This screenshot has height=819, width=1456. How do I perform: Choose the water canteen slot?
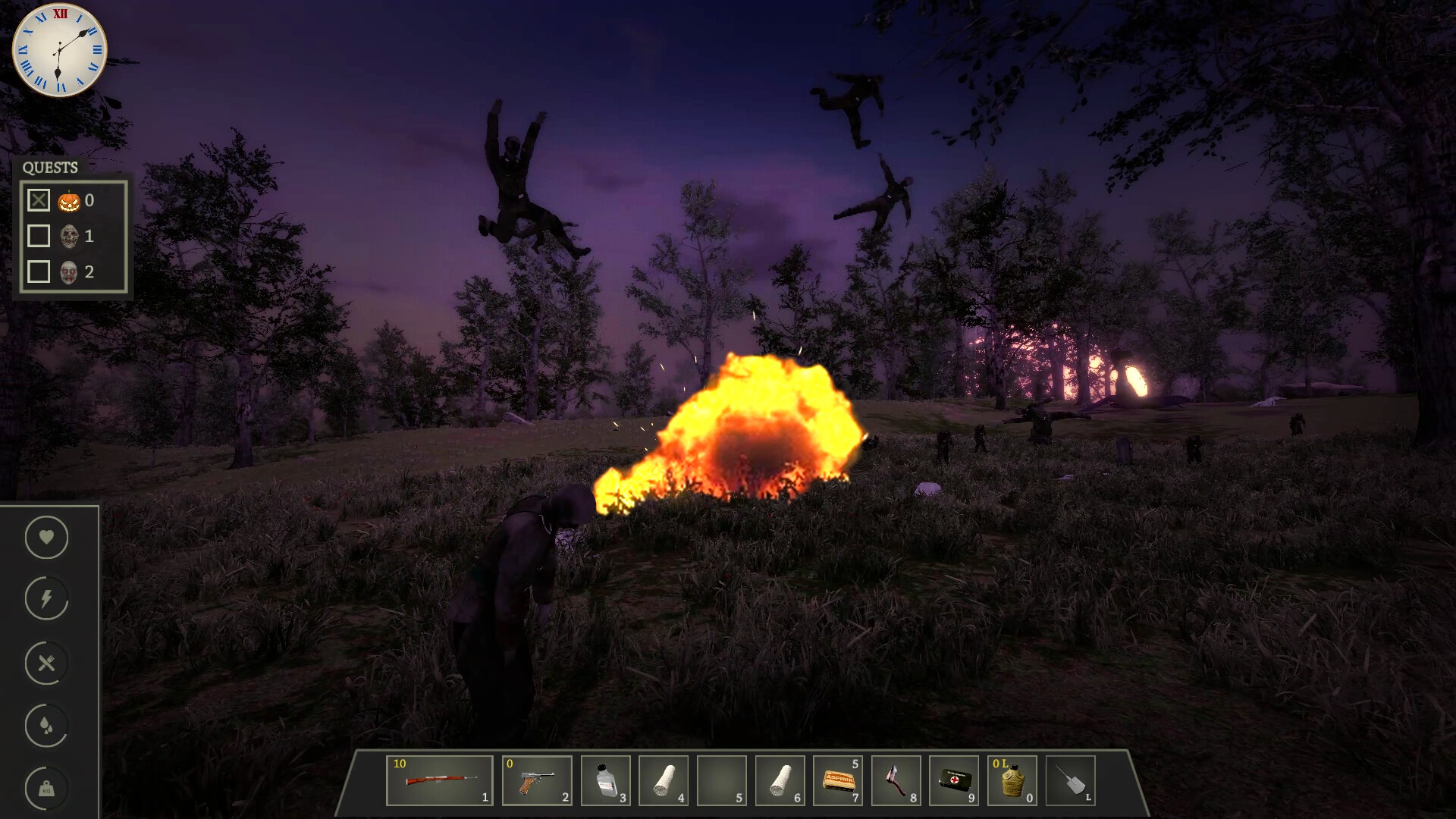click(x=1012, y=780)
